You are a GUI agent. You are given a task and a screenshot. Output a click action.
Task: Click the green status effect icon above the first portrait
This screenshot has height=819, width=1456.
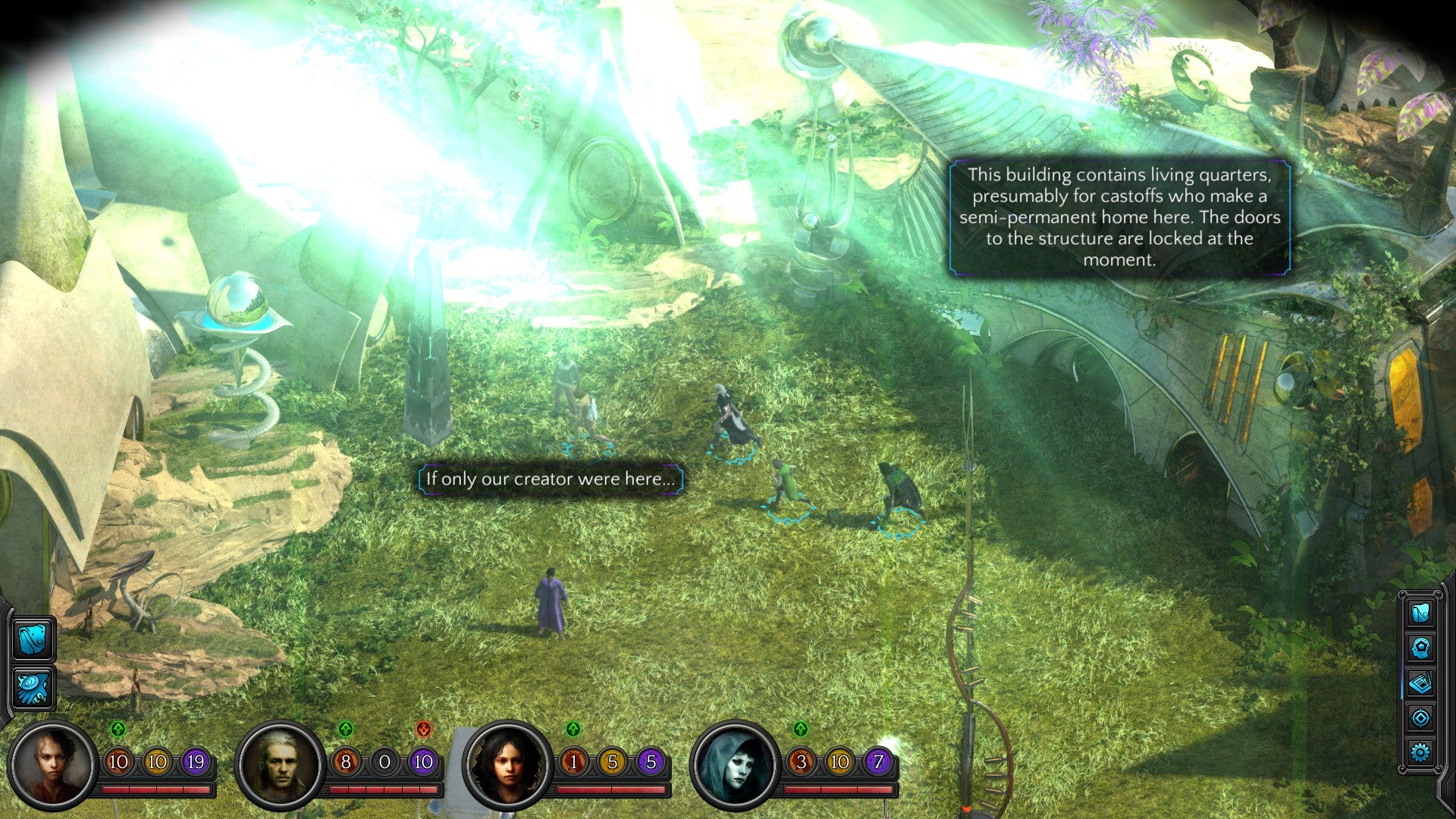coord(118,730)
